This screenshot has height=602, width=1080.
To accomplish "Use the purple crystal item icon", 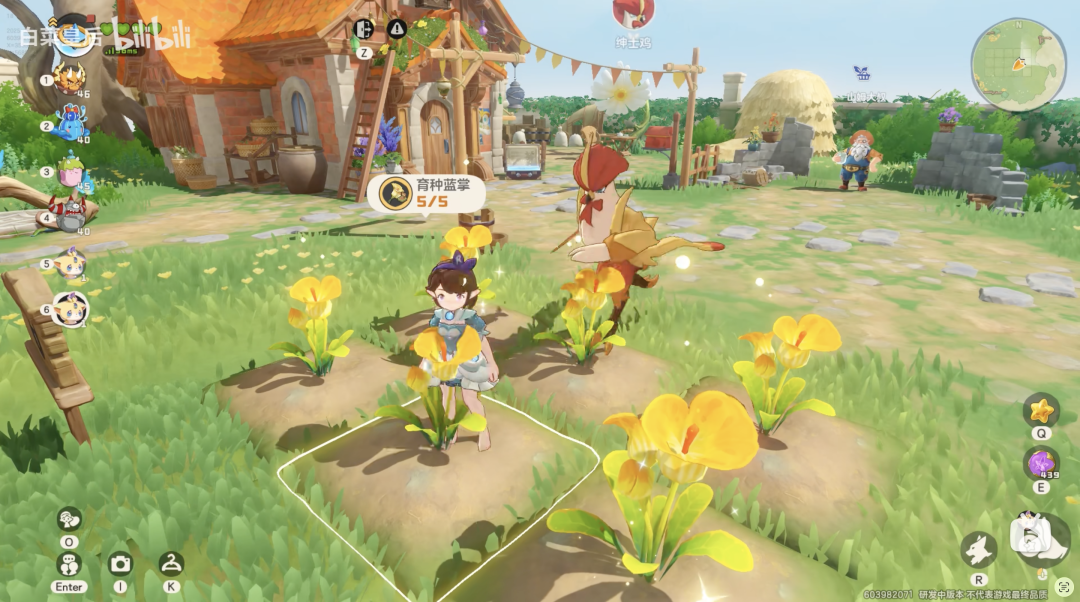I will tap(1041, 464).
